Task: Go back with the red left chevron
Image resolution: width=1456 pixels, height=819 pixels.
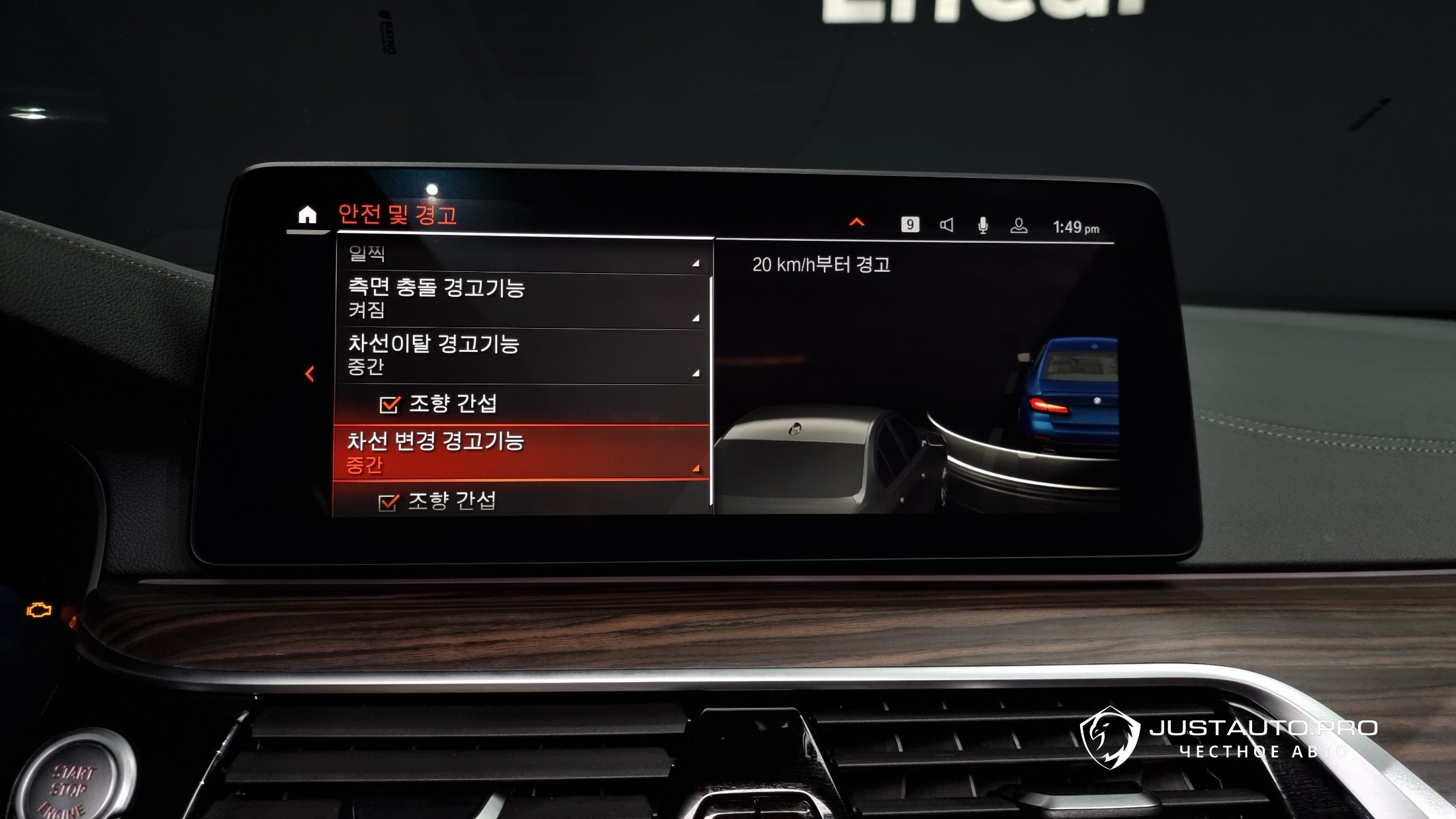Action: 310,374
